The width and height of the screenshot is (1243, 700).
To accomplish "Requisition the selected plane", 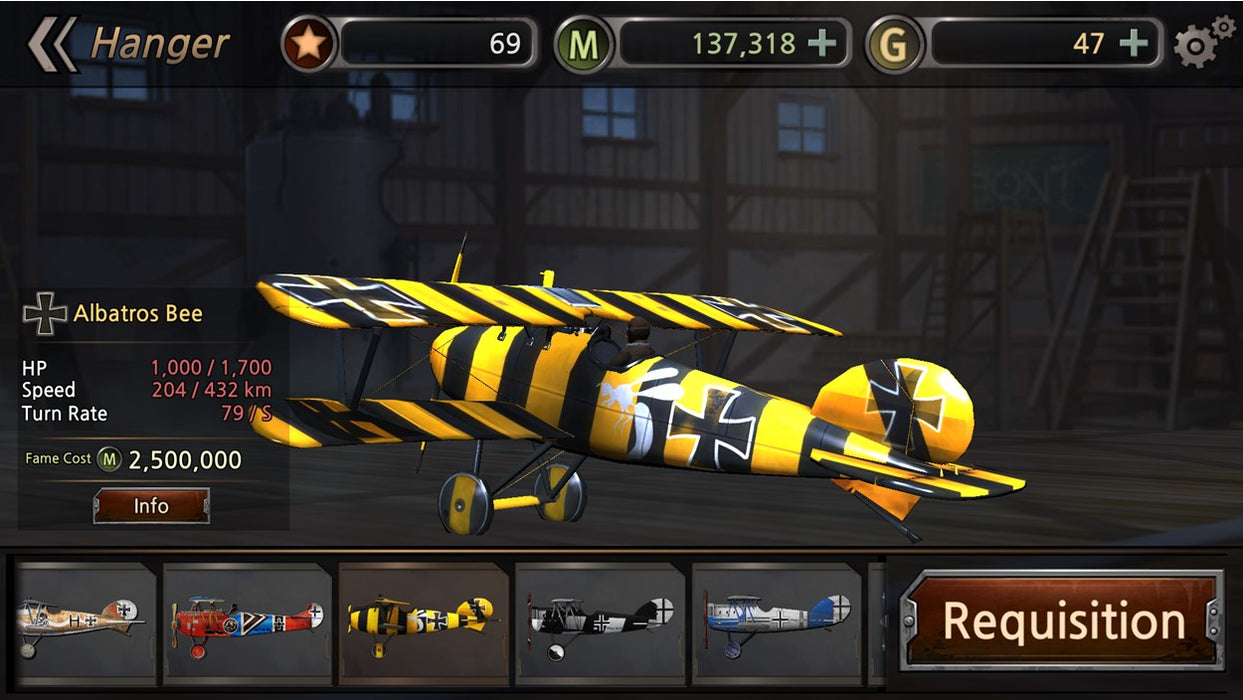I will pyautogui.click(x=1062, y=621).
